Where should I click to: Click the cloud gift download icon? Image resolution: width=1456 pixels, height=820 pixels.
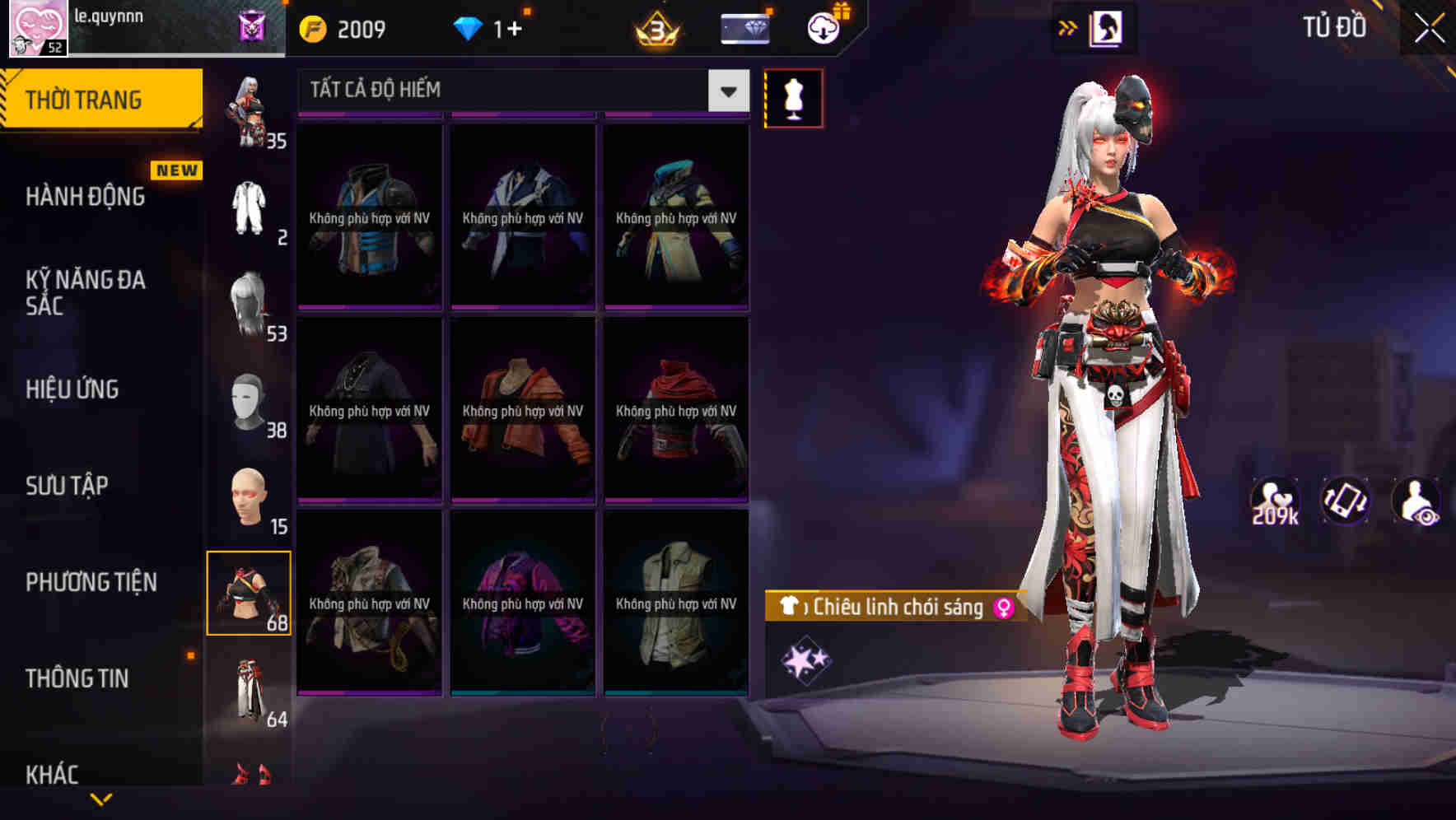[x=823, y=26]
